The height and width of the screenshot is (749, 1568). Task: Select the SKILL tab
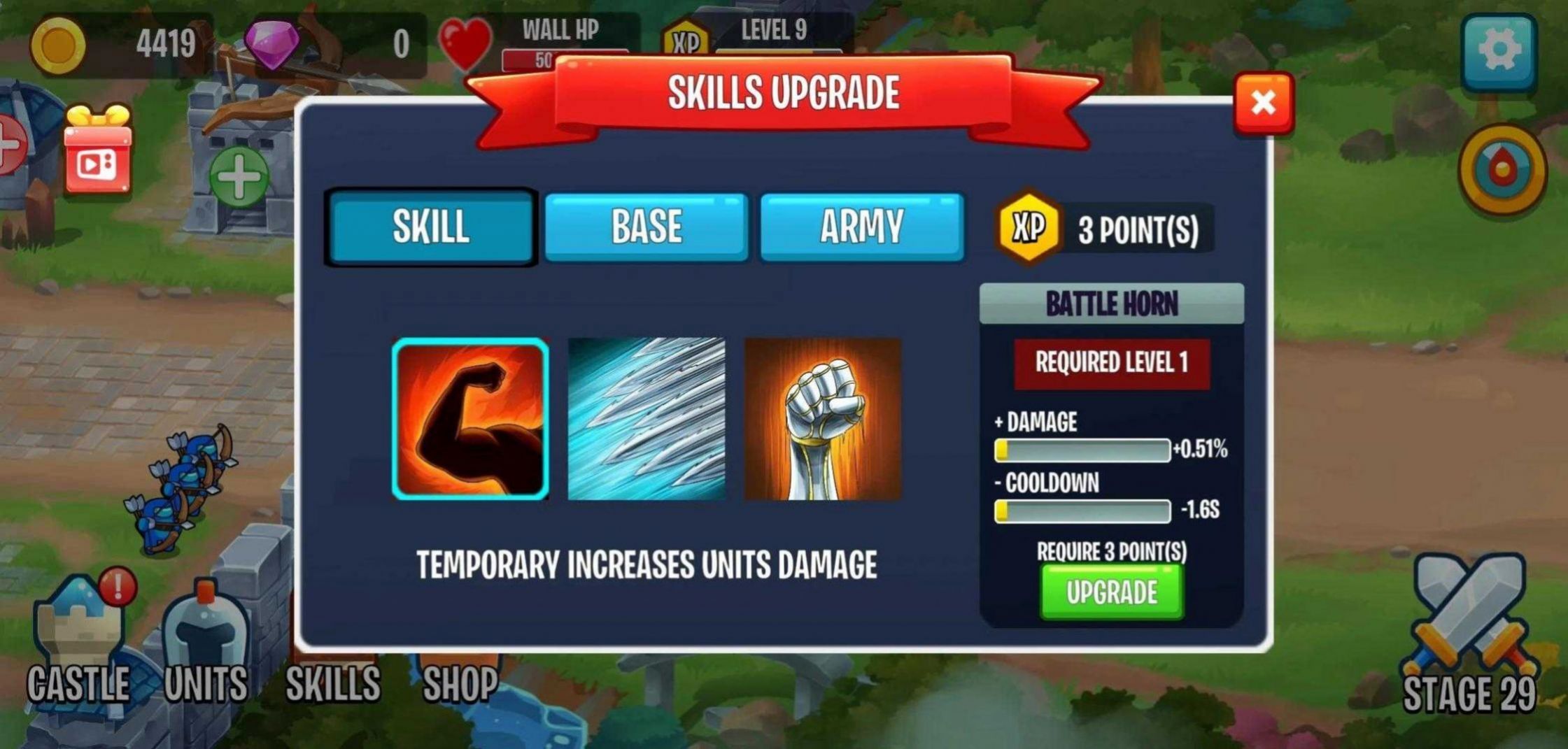[430, 226]
